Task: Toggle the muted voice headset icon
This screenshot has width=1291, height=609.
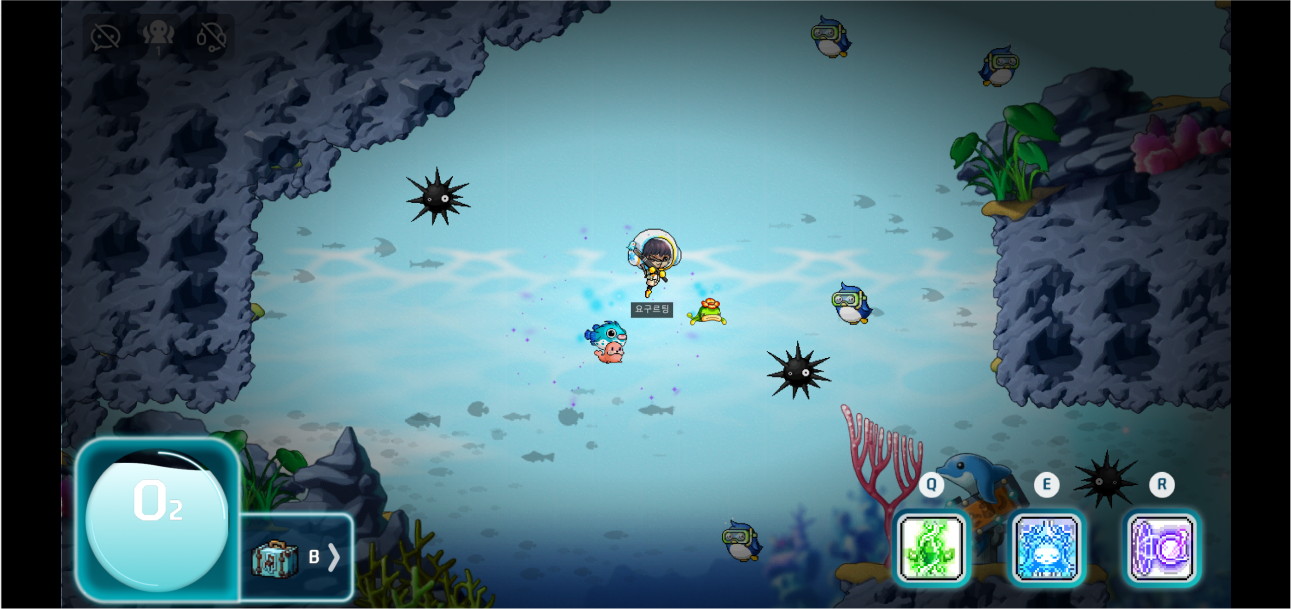Action: [x=211, y=37]
